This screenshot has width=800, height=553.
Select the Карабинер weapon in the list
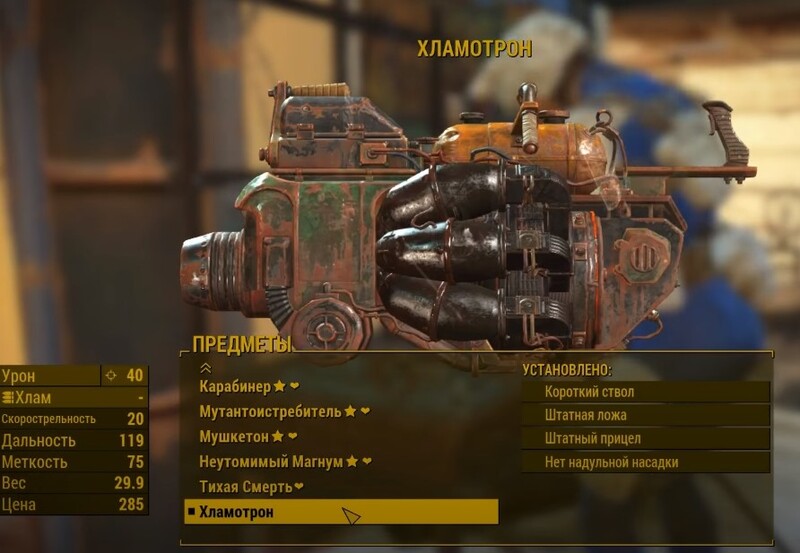(235, 386)
